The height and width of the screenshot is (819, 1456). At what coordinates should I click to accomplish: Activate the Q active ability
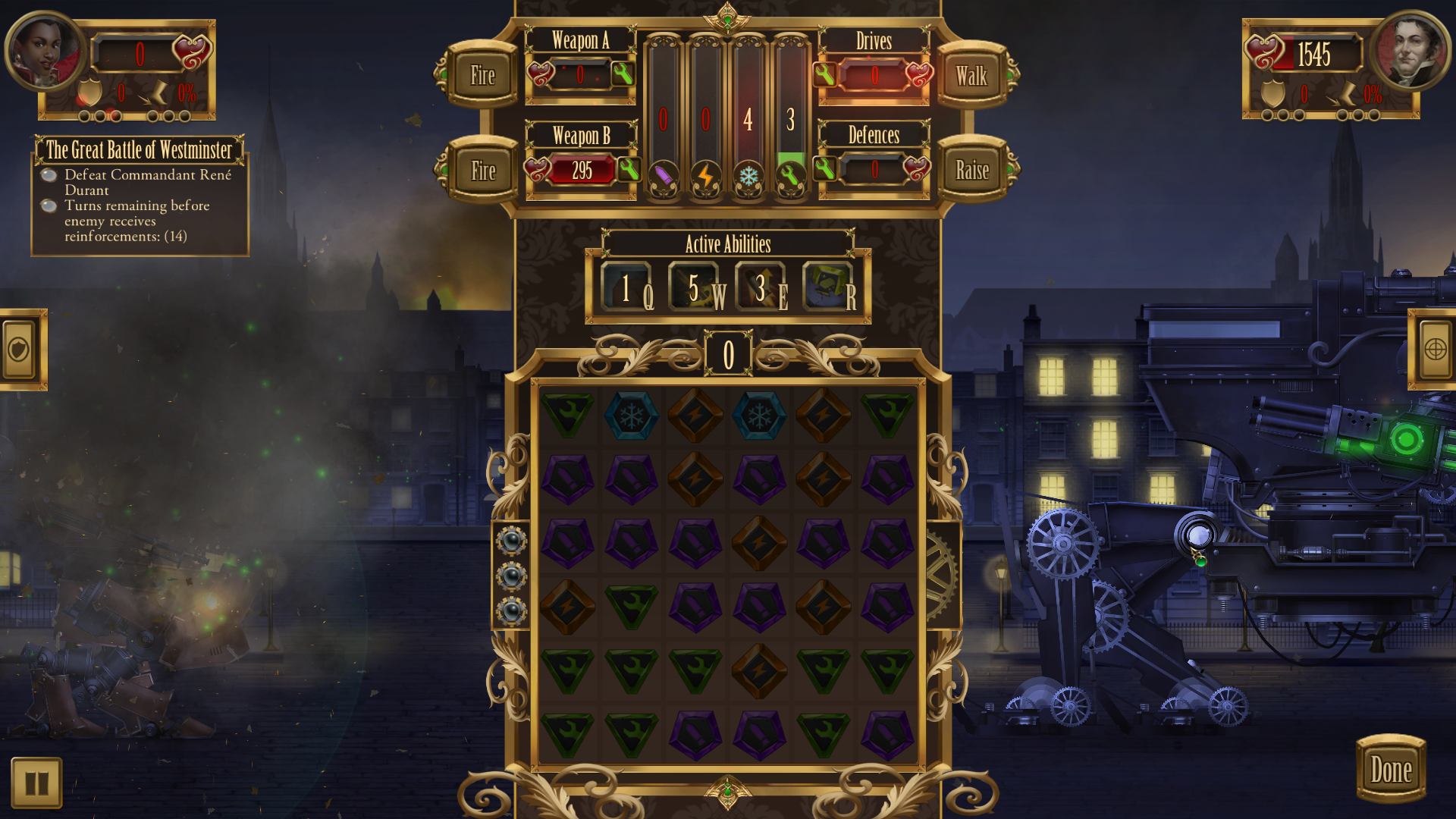click(x=627, y=288)
